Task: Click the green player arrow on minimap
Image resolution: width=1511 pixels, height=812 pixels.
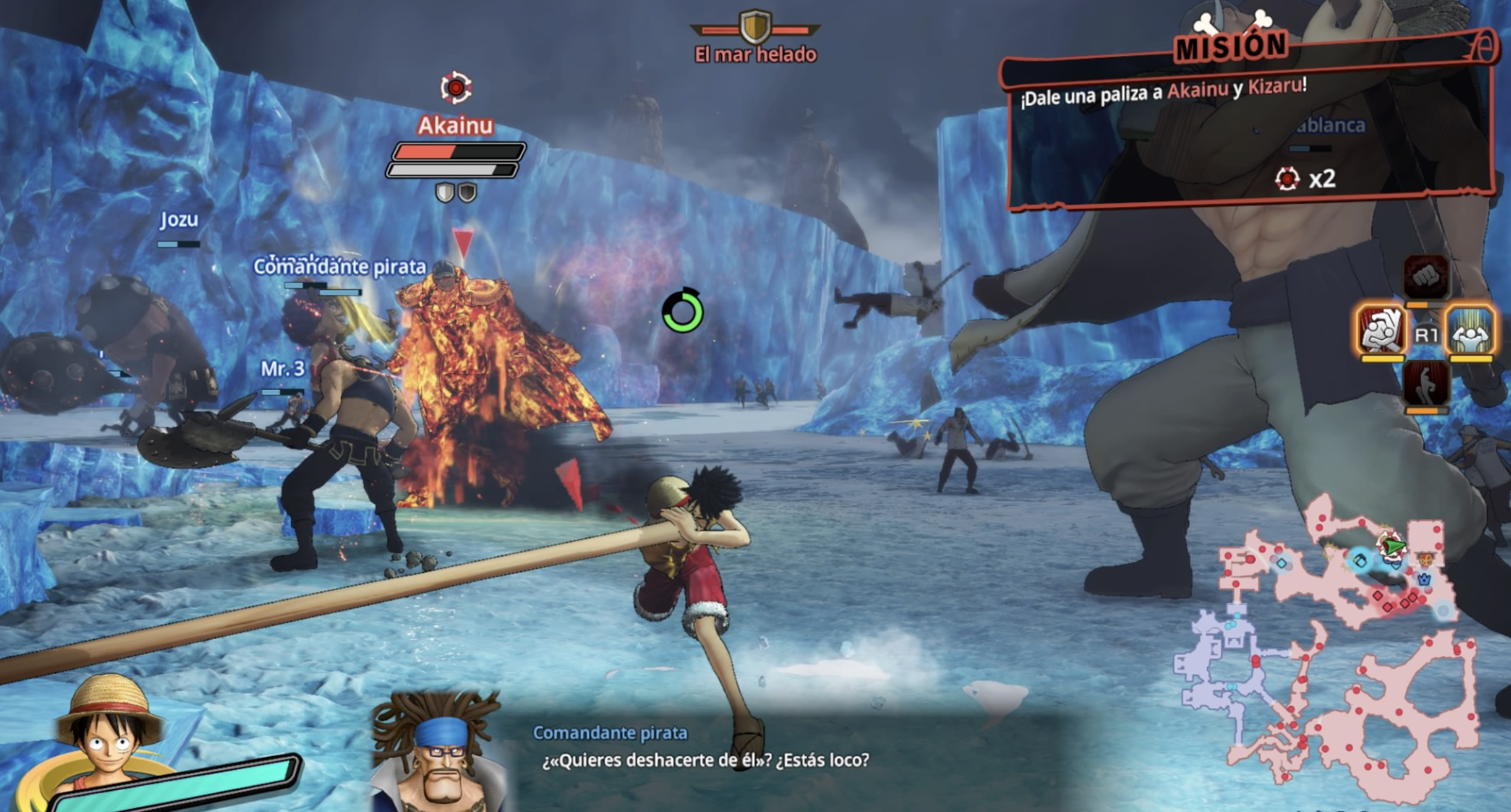Action: coord(1394,546)
